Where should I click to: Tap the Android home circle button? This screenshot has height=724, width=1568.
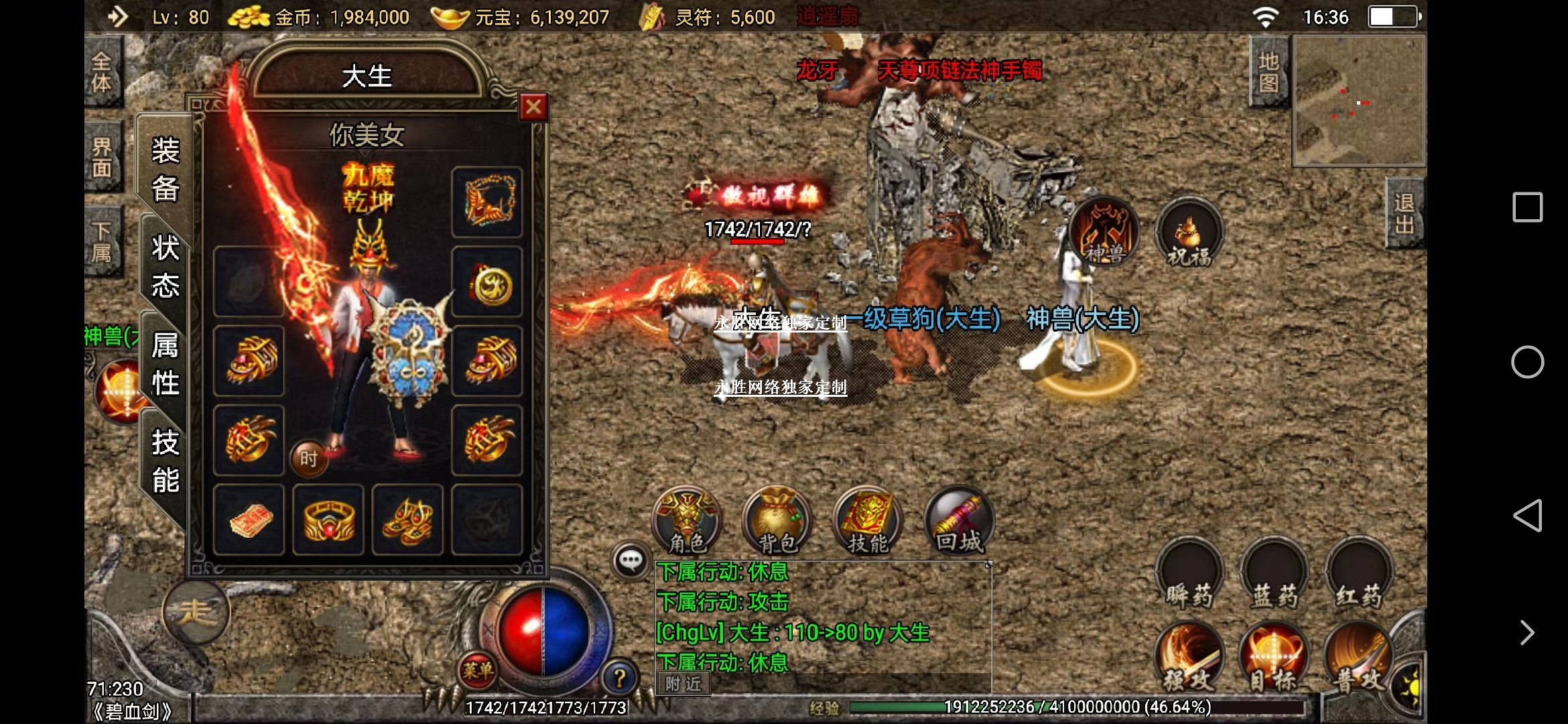1527,362
